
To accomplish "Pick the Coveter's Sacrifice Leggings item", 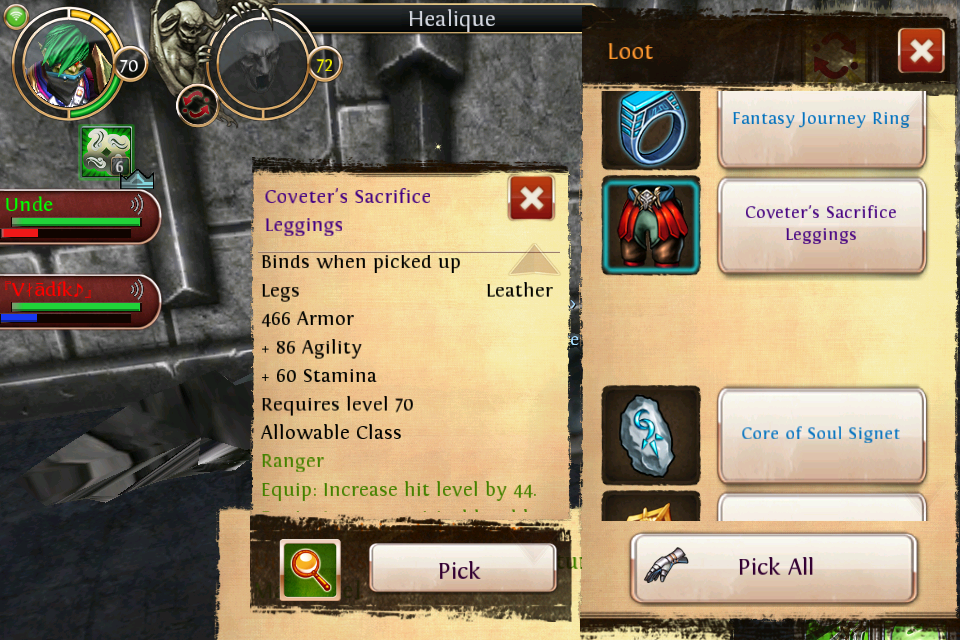I will (462, 570).
